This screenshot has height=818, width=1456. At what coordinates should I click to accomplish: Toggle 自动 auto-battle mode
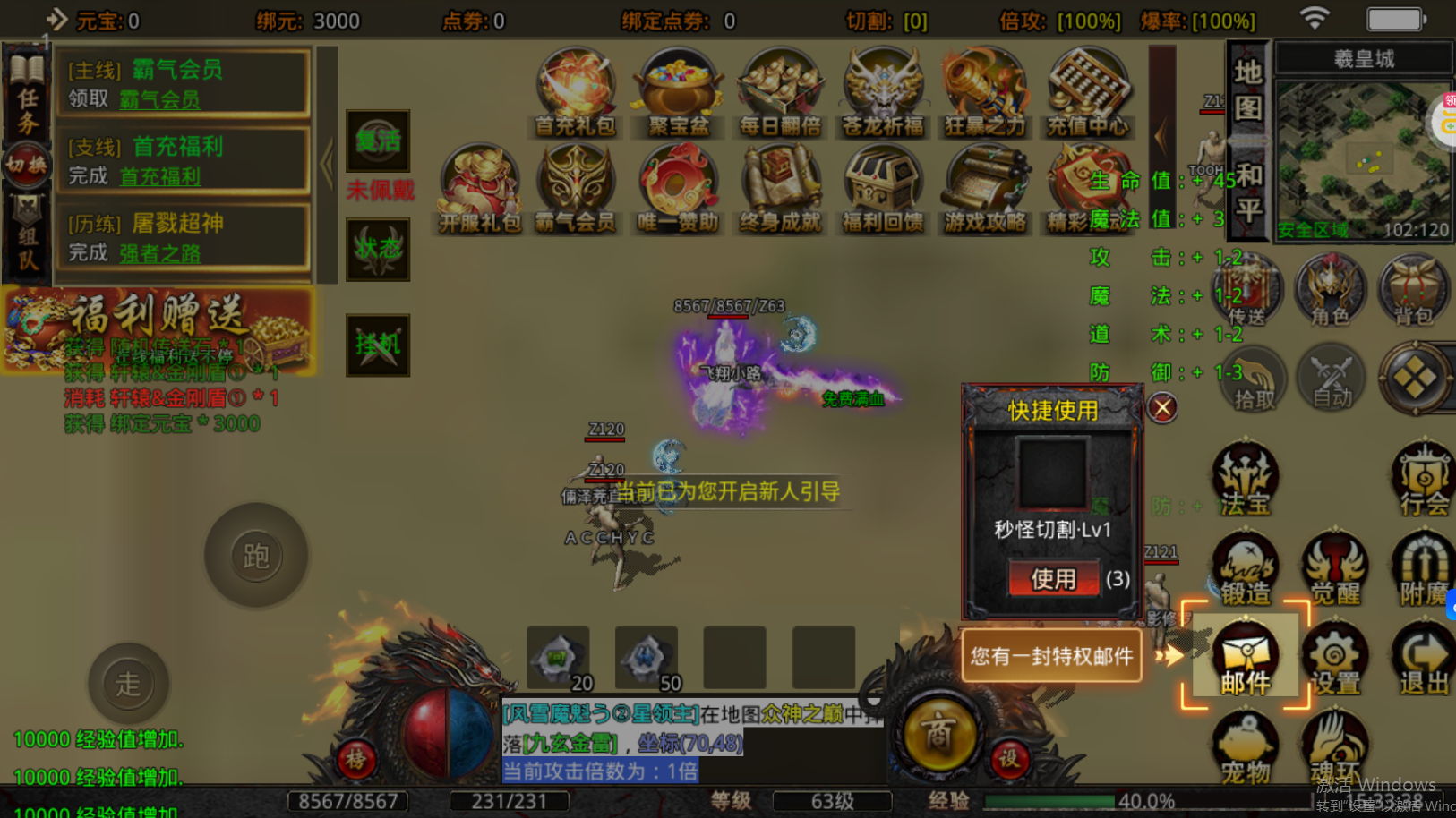pyautogui.click(x=1332, y=378)
